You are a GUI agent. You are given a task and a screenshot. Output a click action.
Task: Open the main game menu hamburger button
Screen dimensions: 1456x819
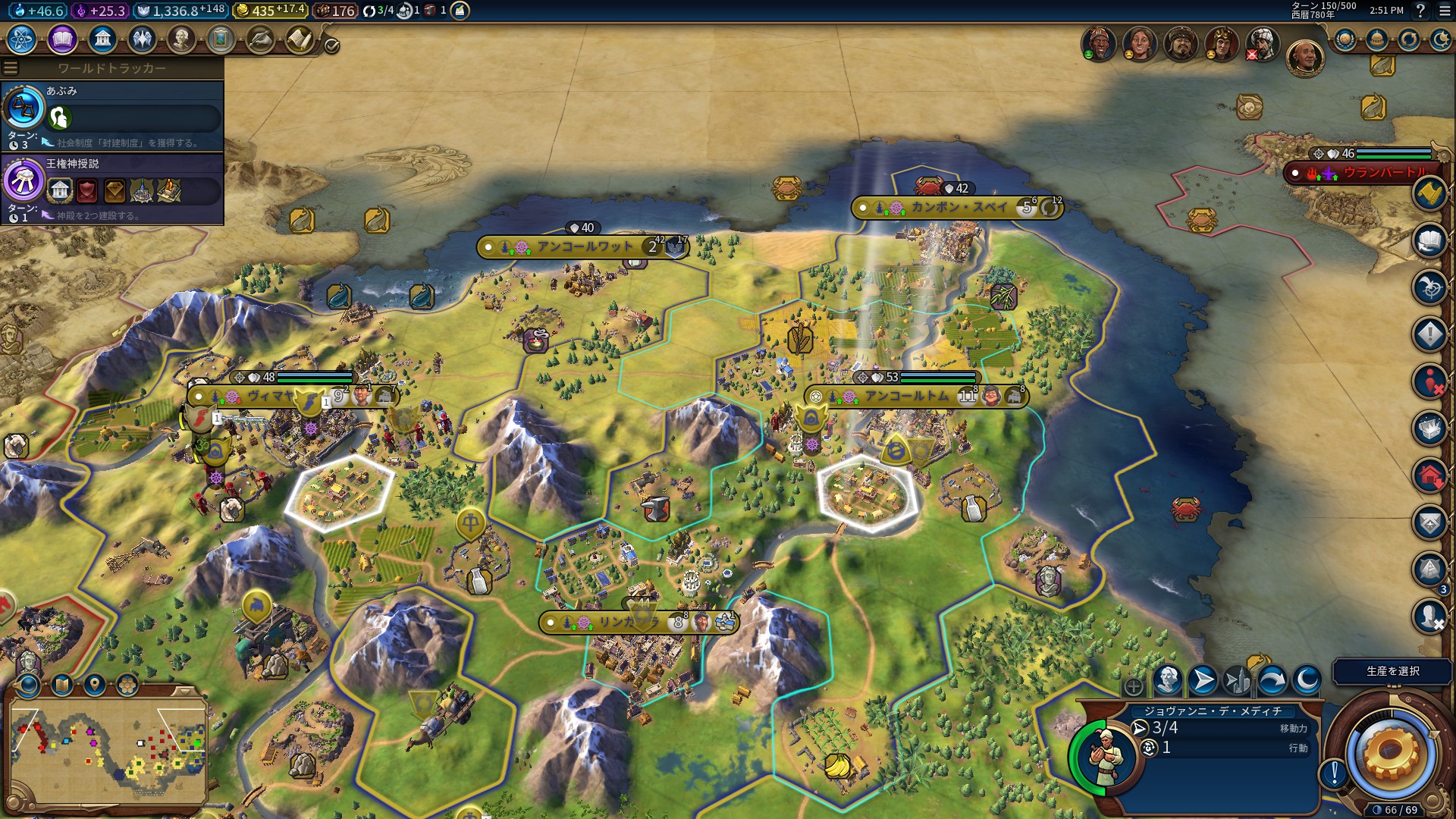click(x=1445, y=11)
